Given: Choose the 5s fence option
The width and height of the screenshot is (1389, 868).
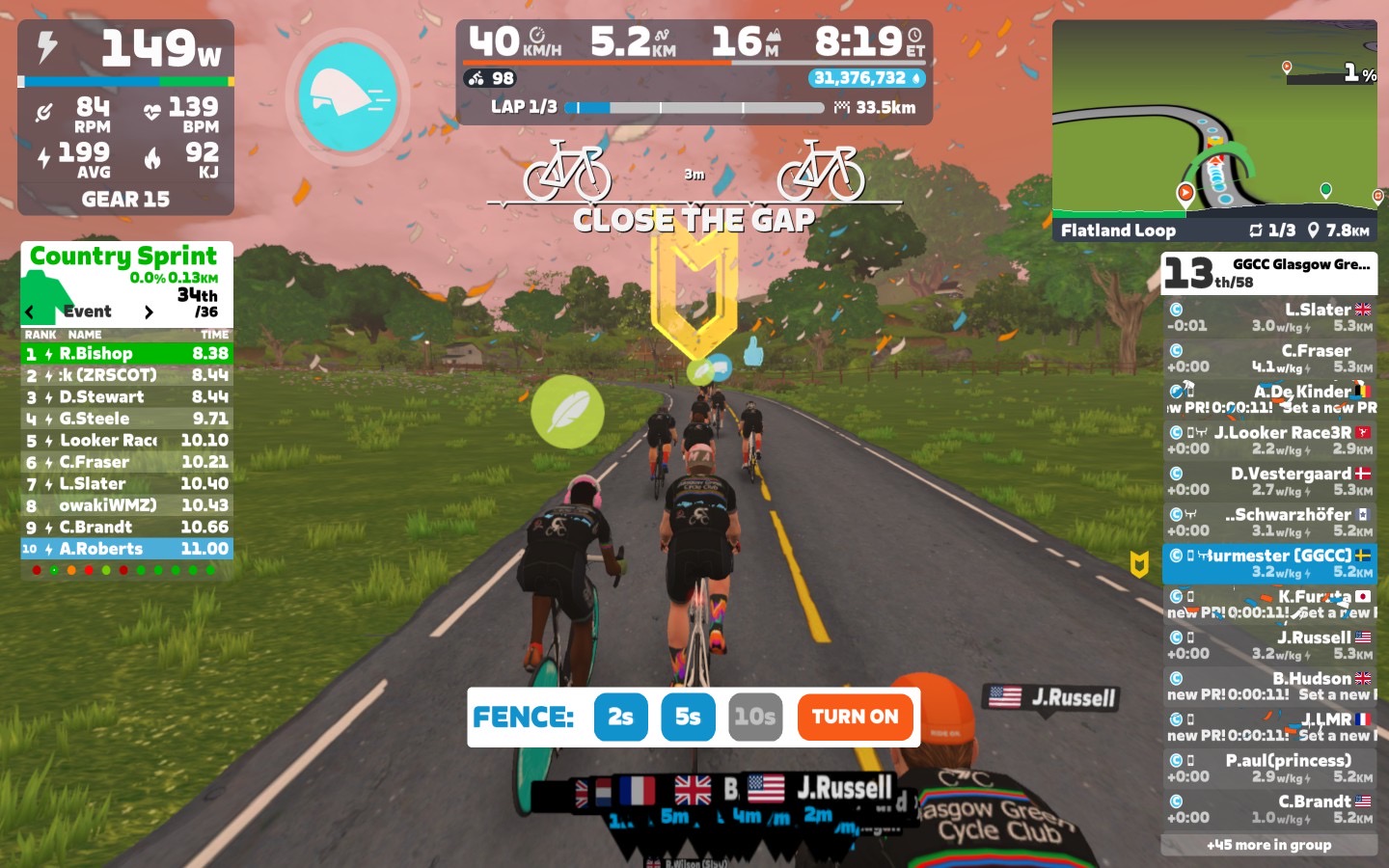Looking at the screenshot, I should point(688,717).
